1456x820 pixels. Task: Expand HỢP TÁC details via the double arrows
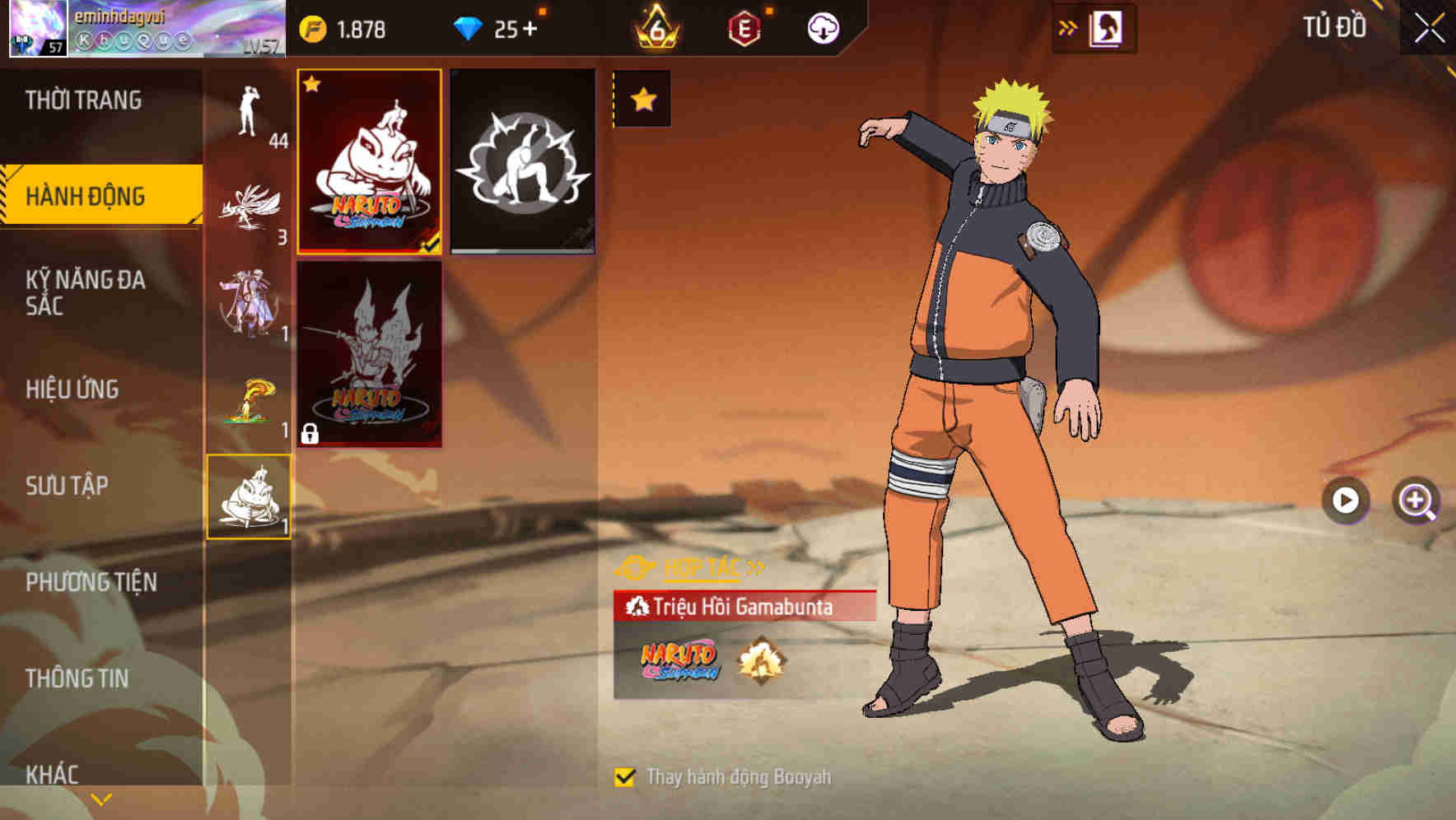(754, 566)
